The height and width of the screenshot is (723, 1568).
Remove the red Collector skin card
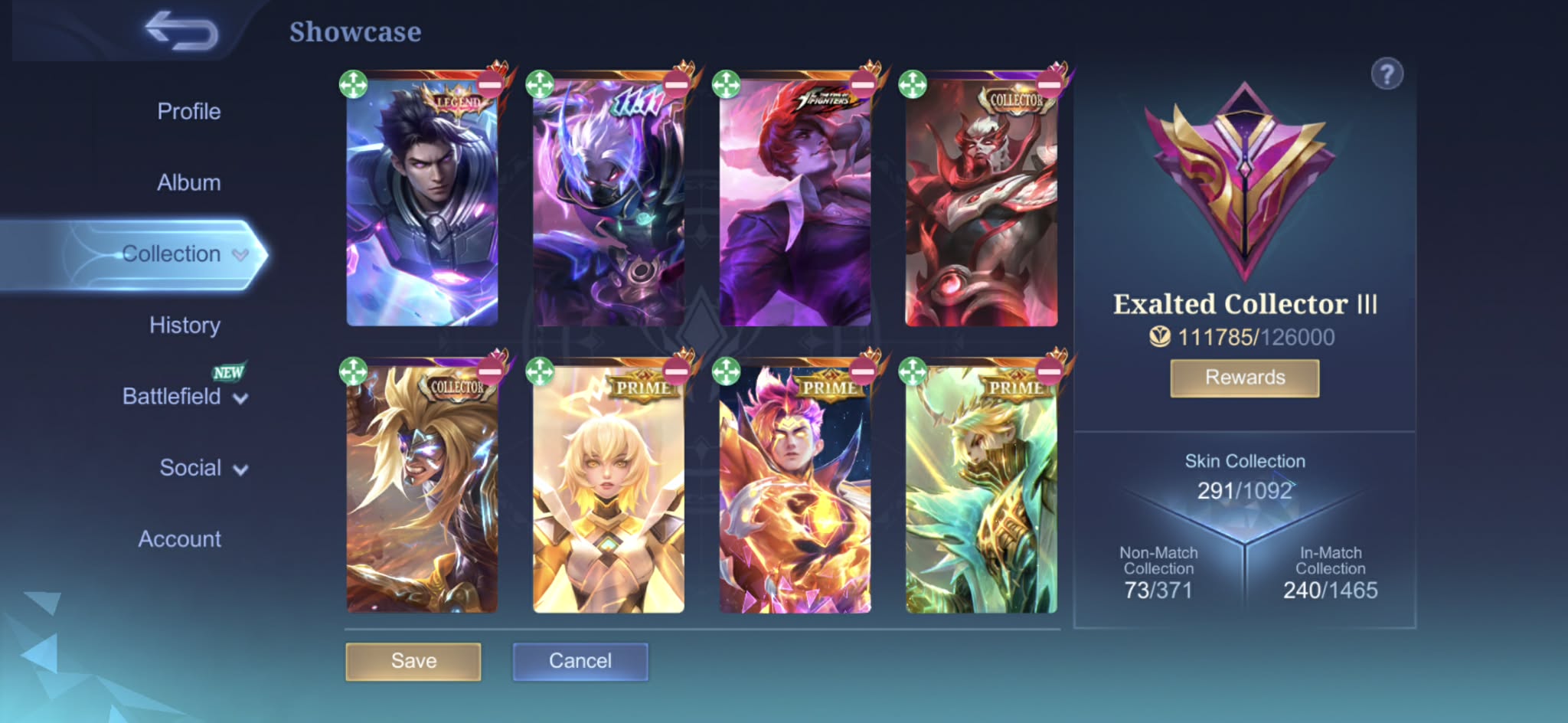[x=1049, y=84]
